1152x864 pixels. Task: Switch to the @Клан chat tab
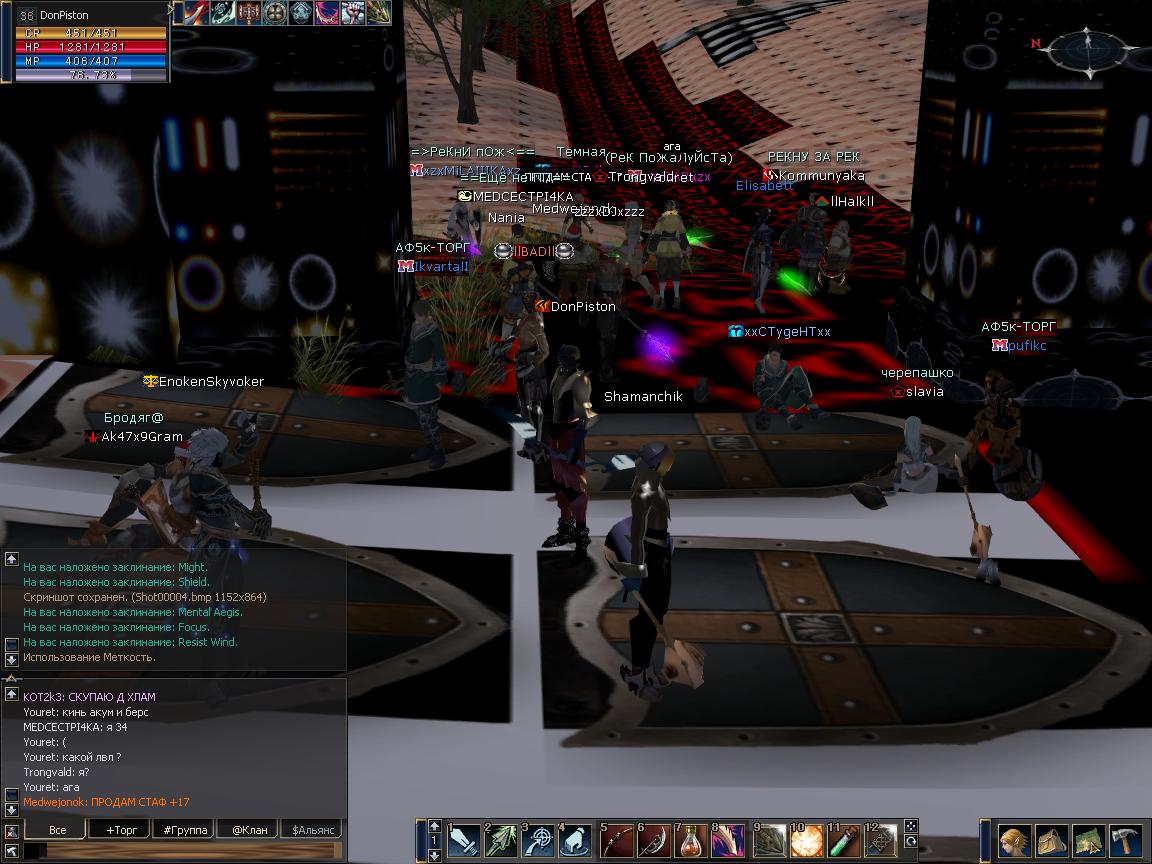249,829
